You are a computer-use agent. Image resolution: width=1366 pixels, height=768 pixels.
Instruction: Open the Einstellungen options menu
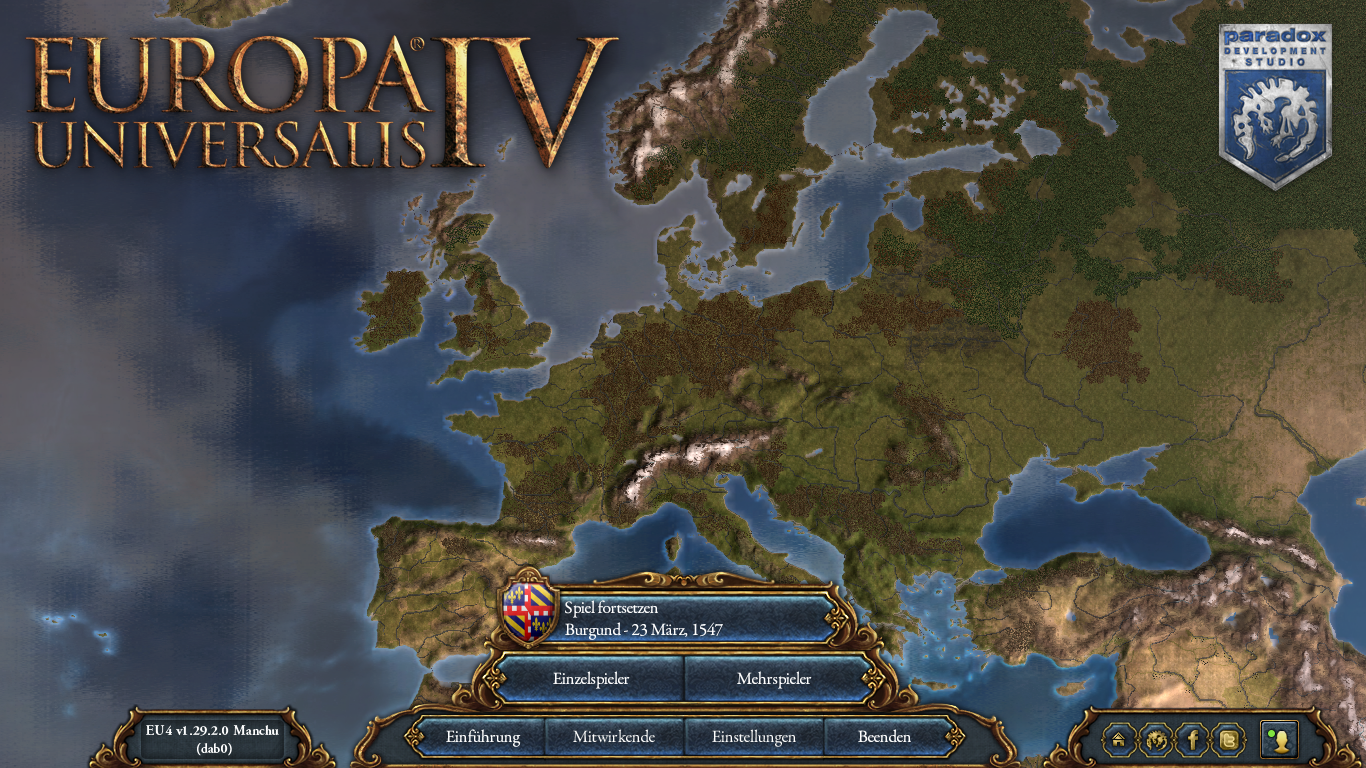click(754, 737)
